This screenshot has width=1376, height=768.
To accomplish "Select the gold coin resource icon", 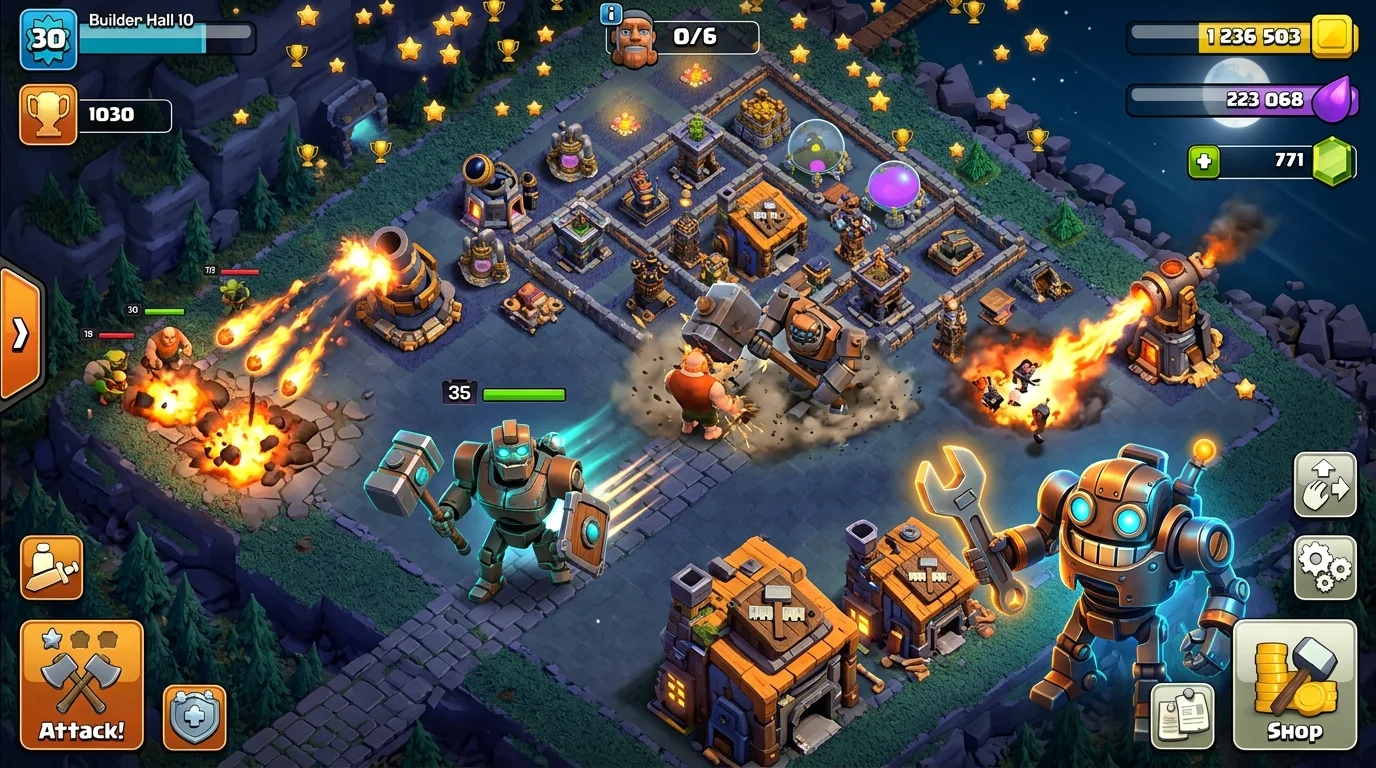I will click(x=1332, y=37).
